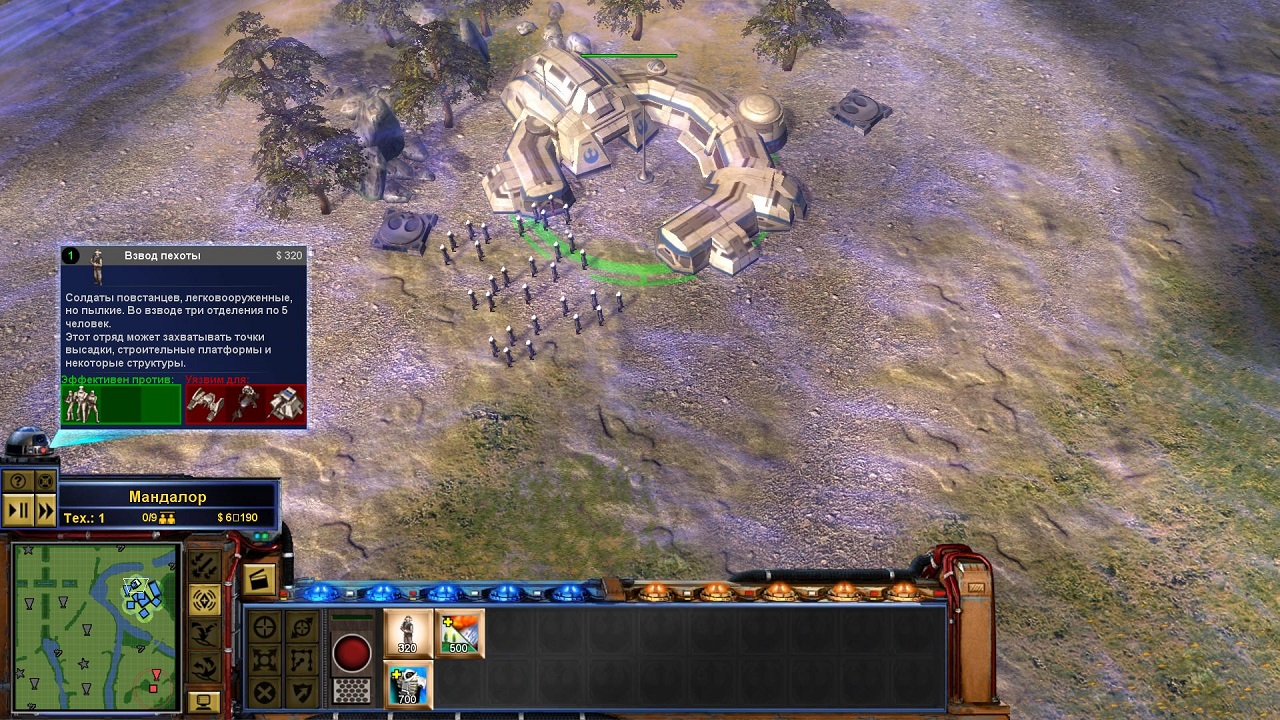1280x720 pixels.
Task: Activate the highlighted beacon signal button
Action: 204,600
